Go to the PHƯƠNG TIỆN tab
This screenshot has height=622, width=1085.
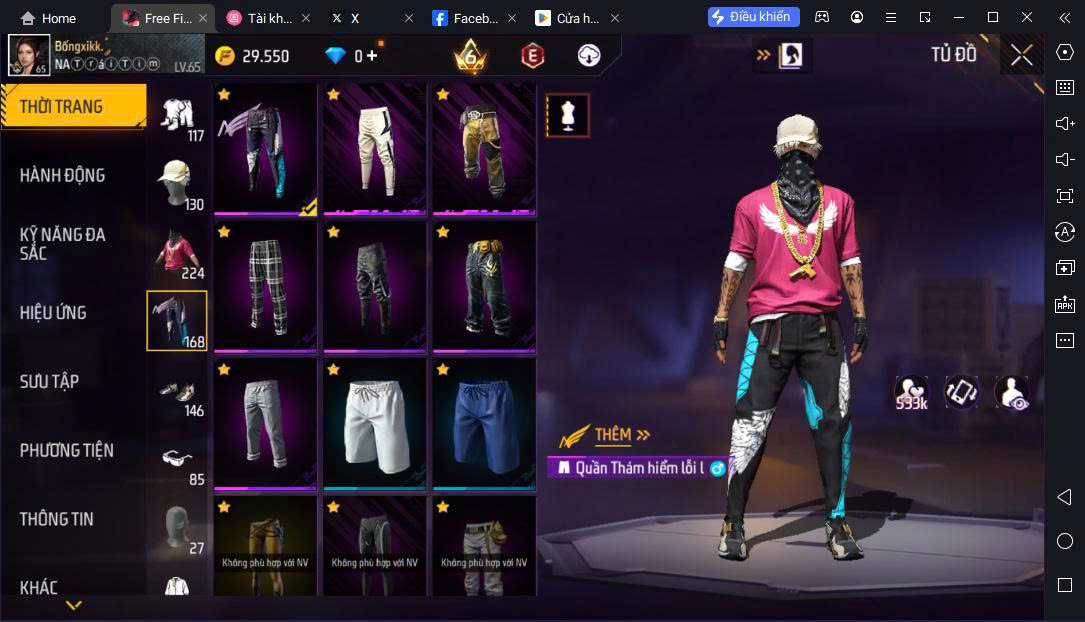(67, 450)
